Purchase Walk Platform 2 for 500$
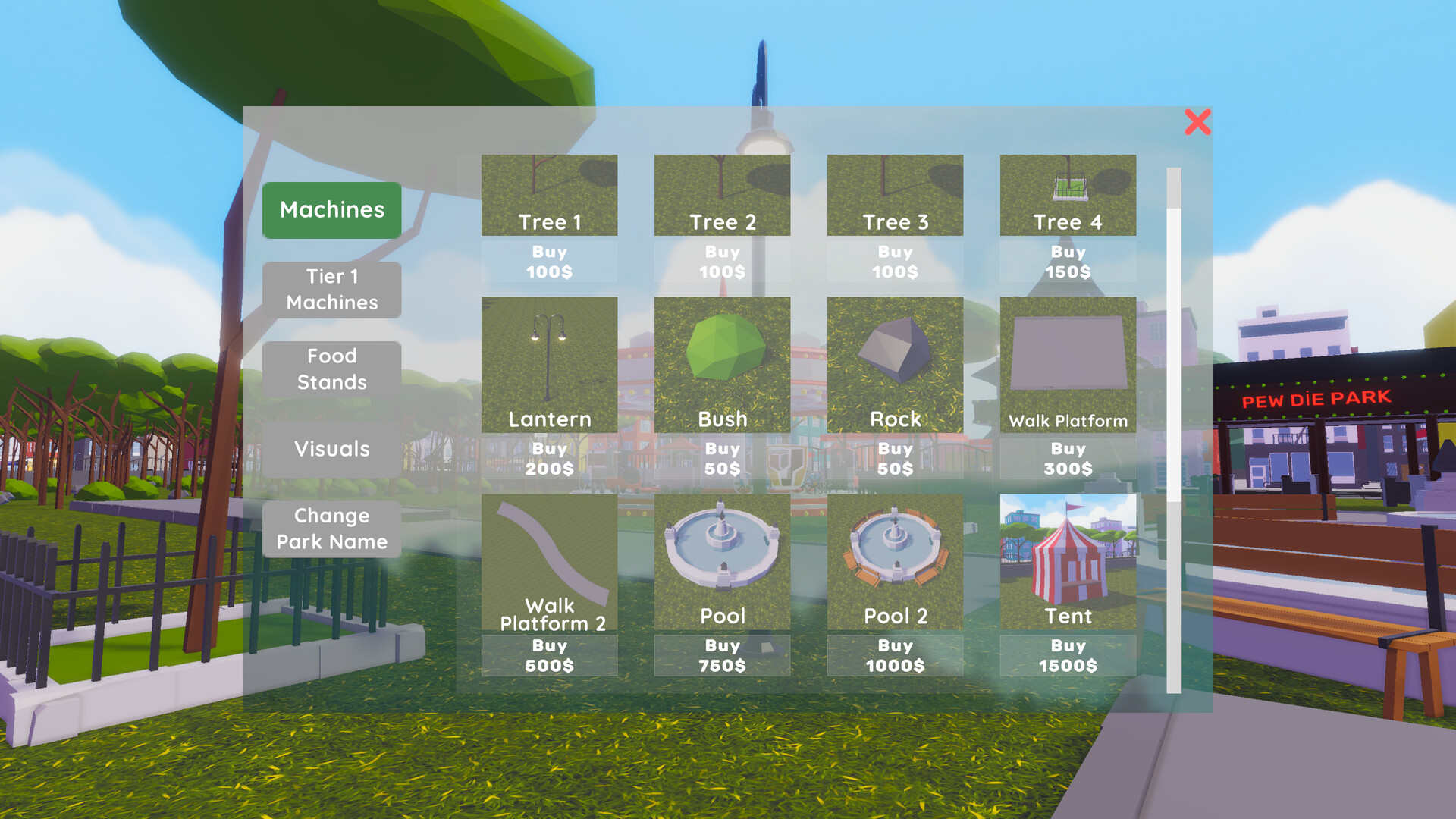This screenshot has height=819, width=1456. (x=550, y=656)
